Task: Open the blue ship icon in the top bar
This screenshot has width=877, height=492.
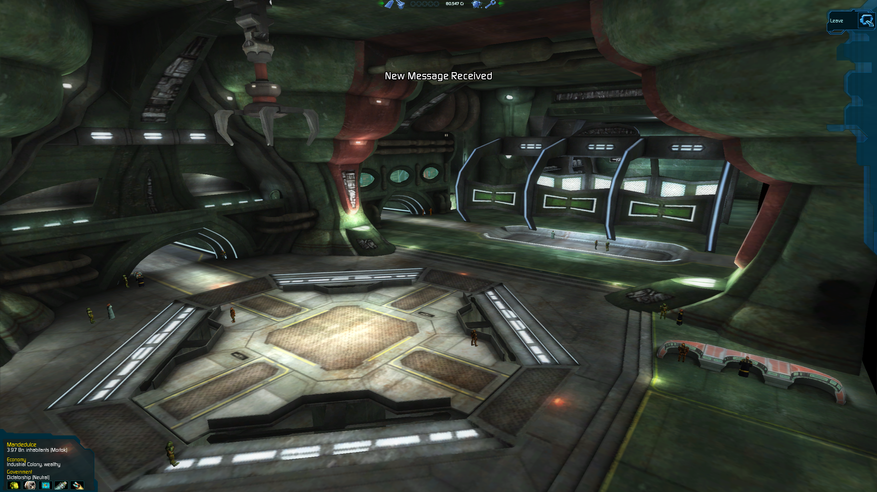Action: click(389, 4)
